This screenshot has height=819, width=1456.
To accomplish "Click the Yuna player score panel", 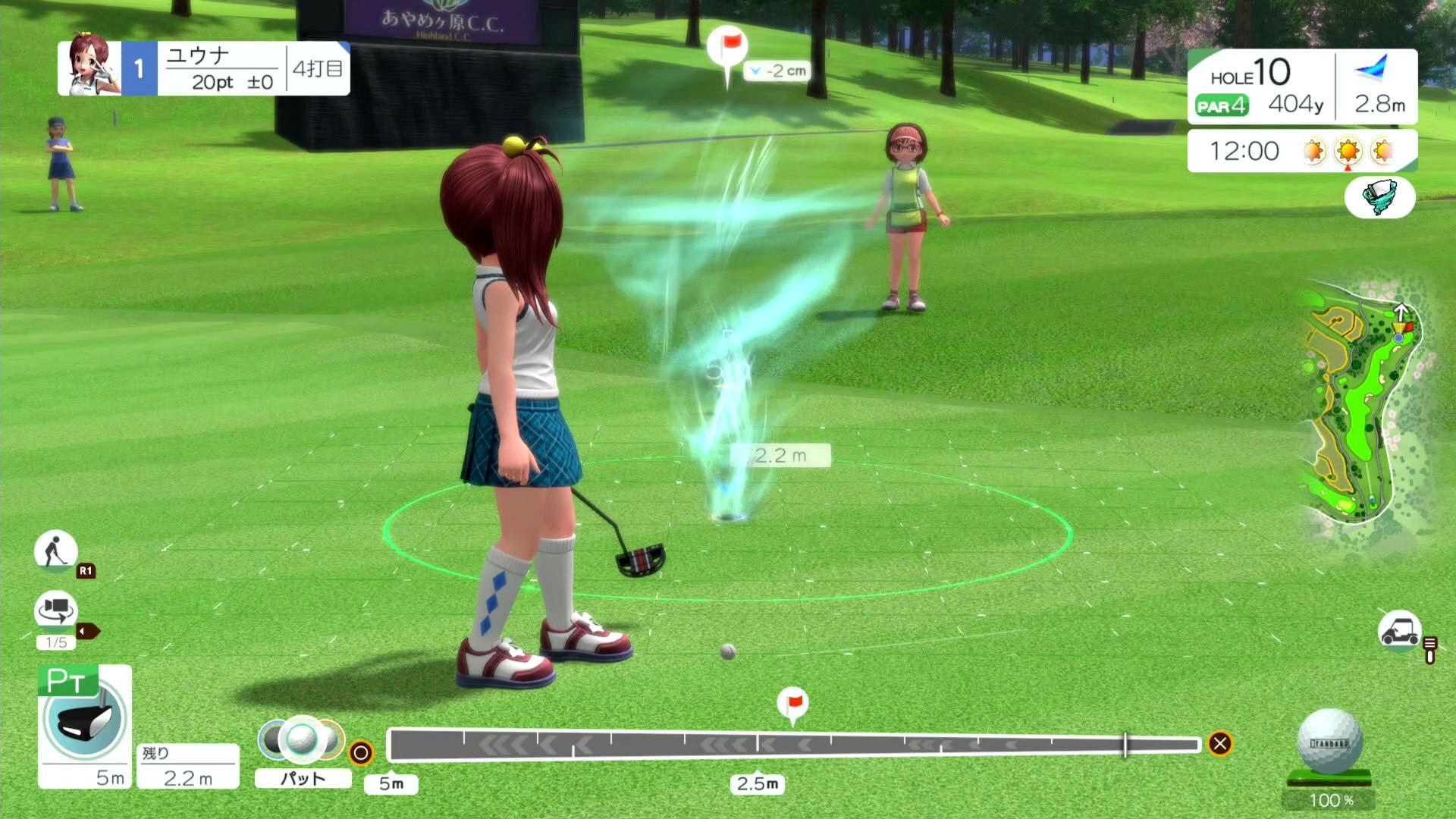I will click(x=203, y=69).
